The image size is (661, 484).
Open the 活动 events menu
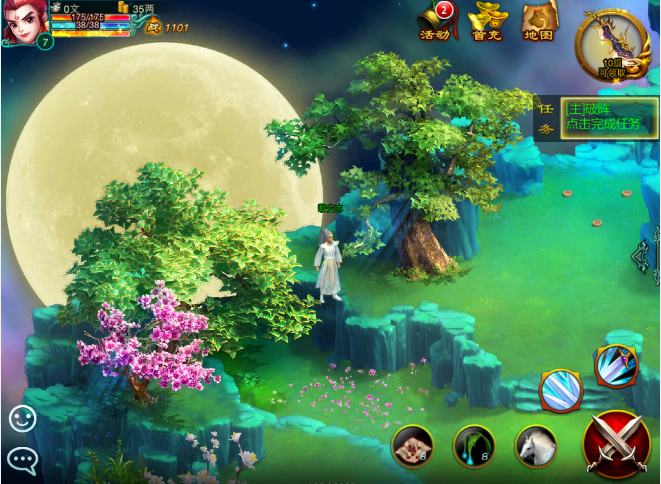[x=435, y=22]
